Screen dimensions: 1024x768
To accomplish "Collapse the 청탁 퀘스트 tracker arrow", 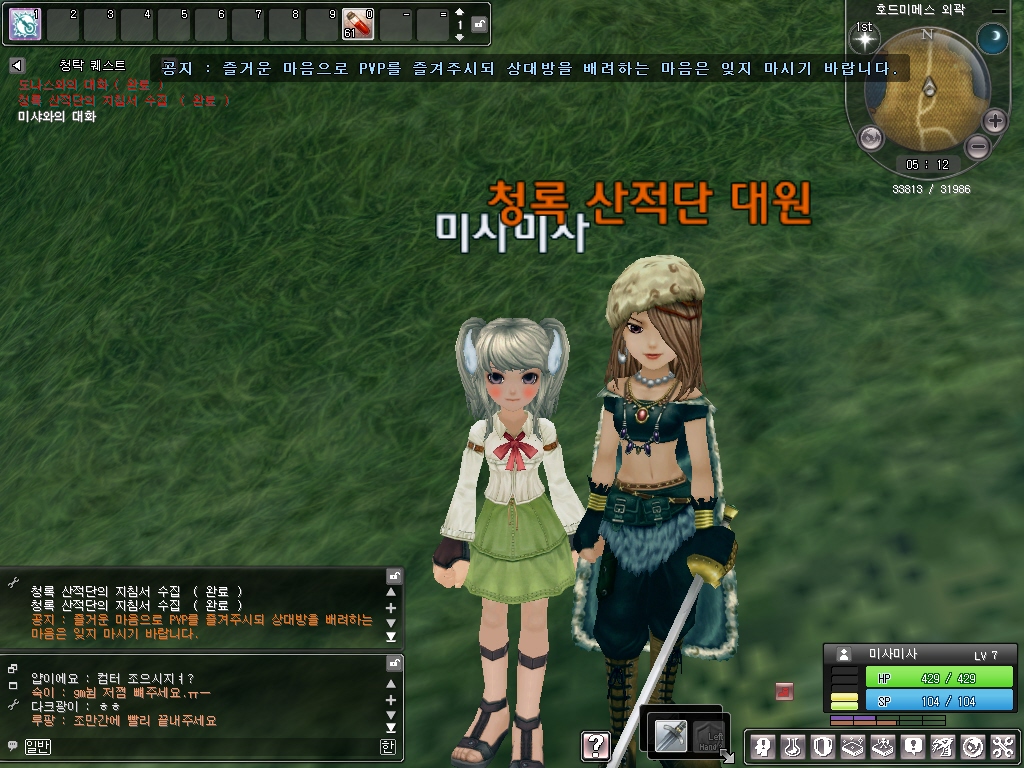I will tap(16, 65).
